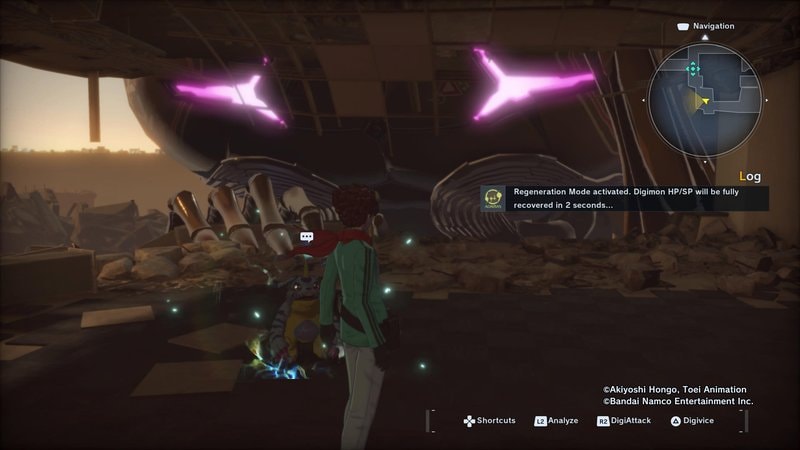800x450 pixels.
Task: Choose the Analyze command
Action: pyautogui.click(x=556, y=421)
